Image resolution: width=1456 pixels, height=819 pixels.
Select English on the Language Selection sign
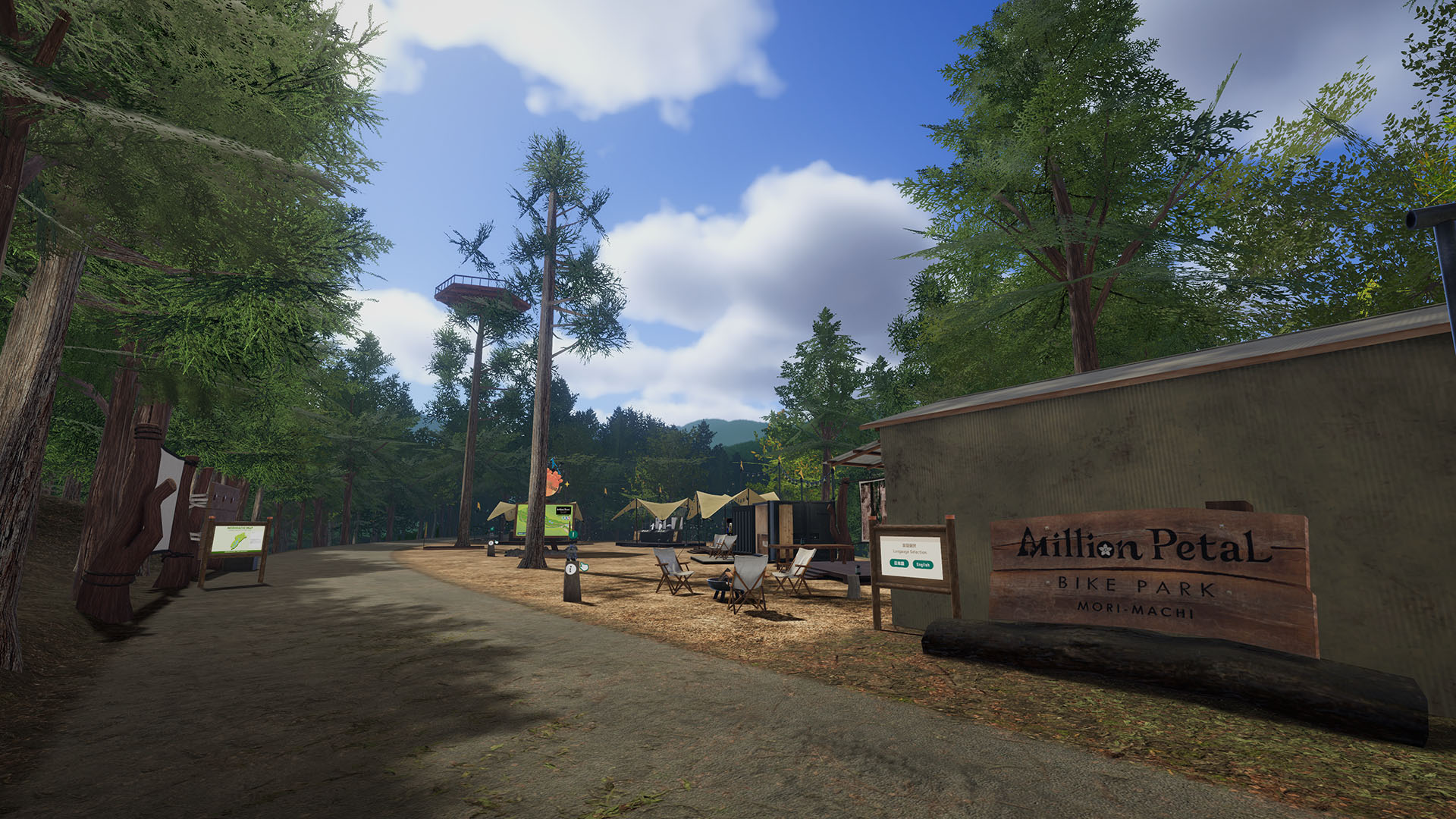coord(922,564)
